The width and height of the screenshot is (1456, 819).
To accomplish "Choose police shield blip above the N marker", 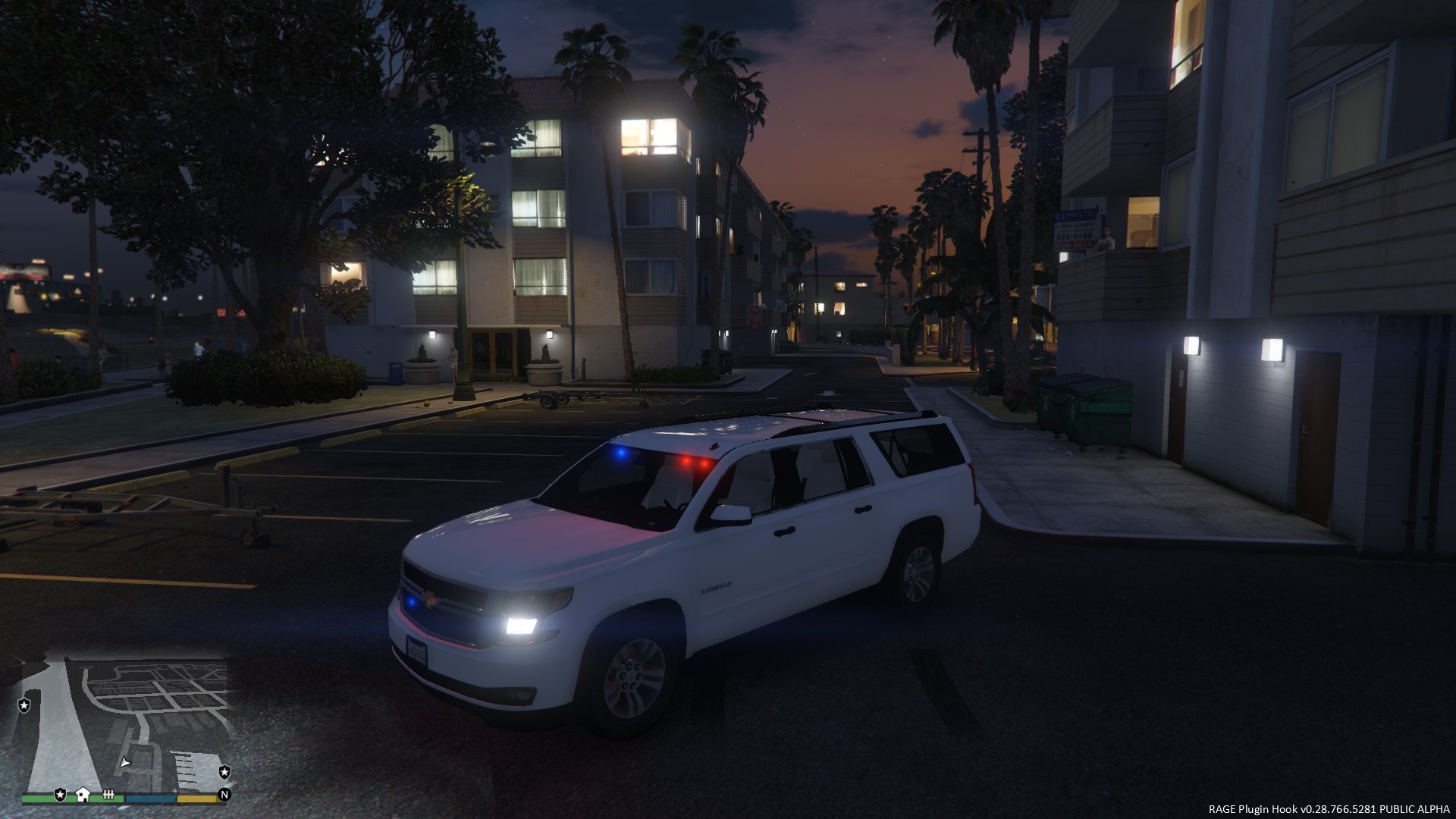I will [224, 772].
